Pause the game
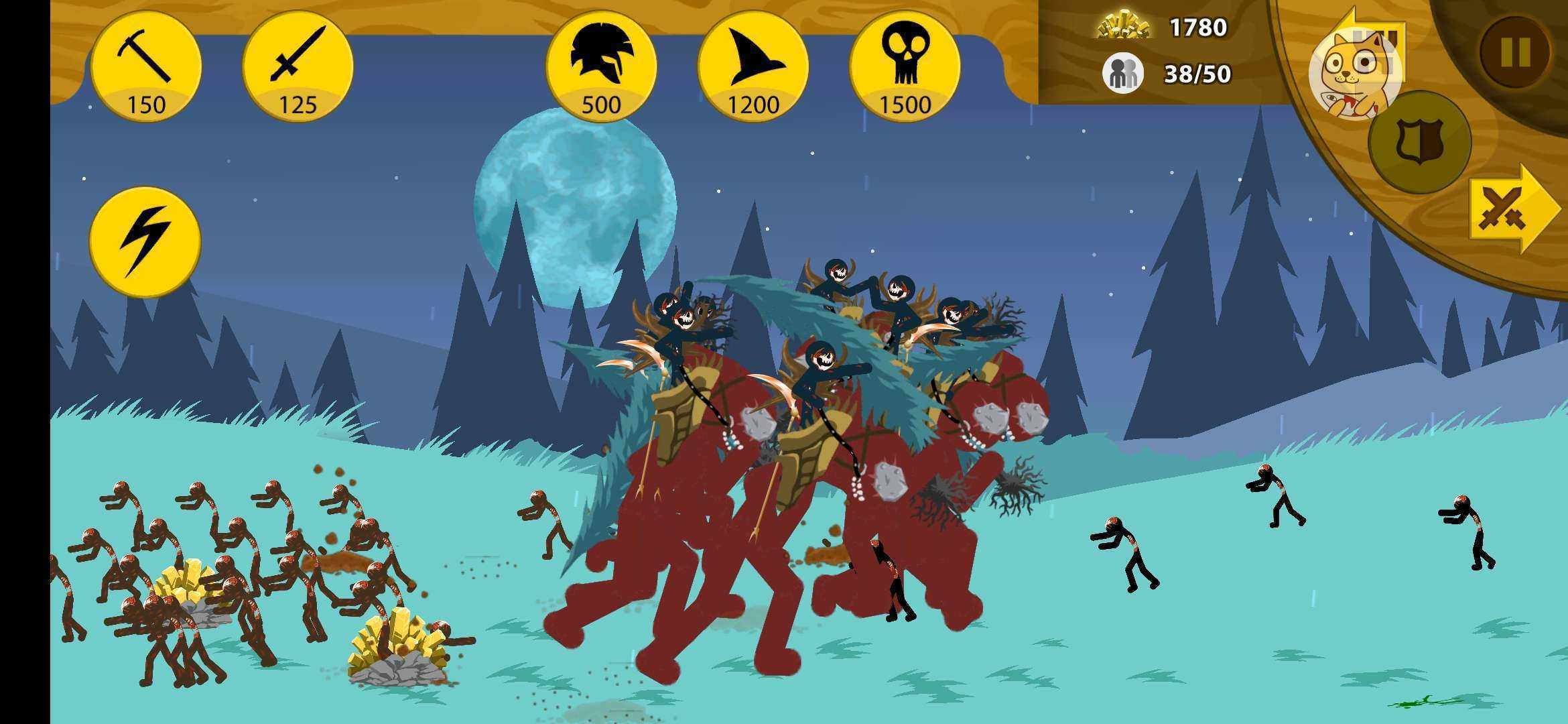 coord(1515,52)
